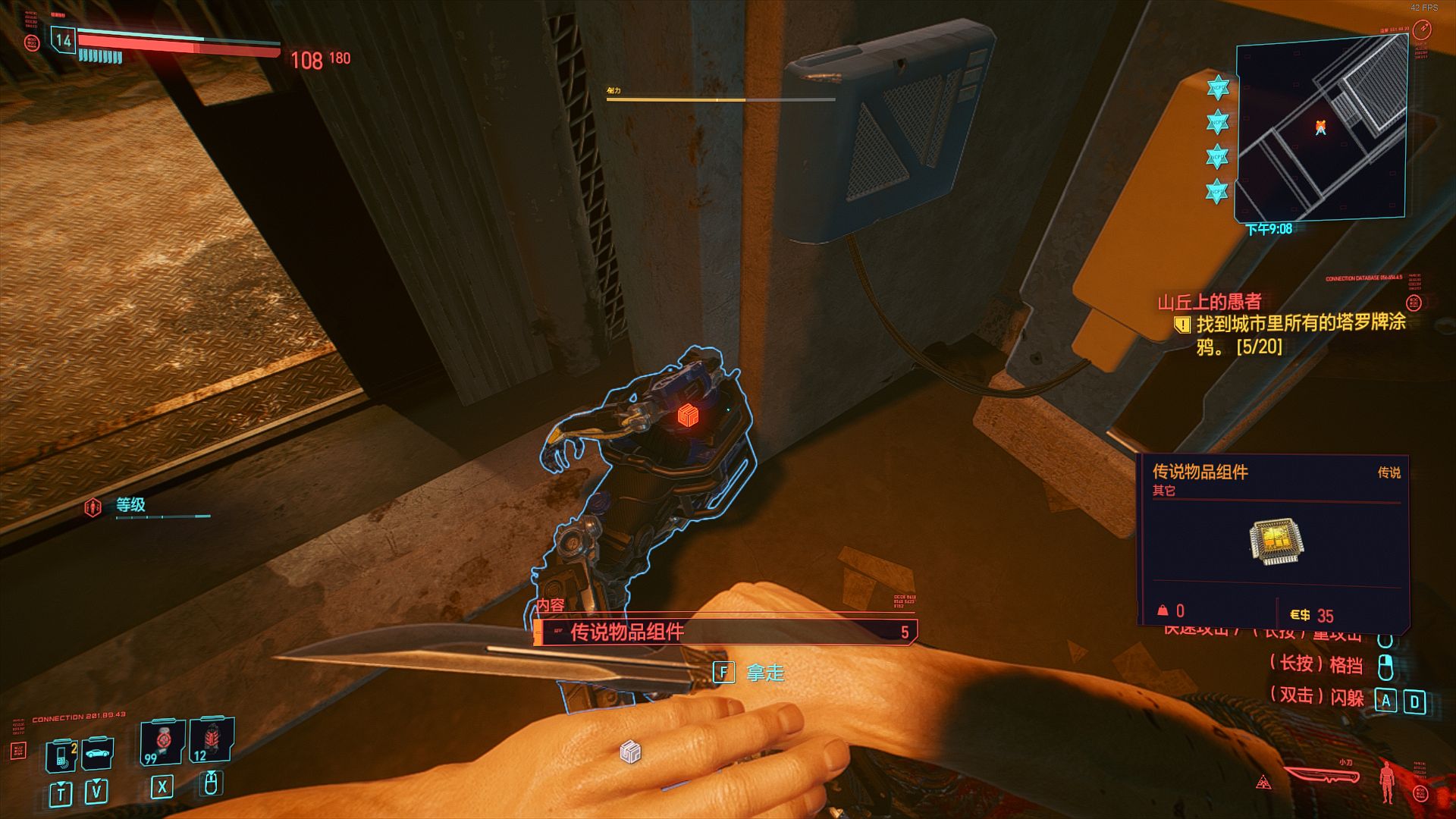The image size is (1456, 819).
Task: Use the healing item slot with 99
Action: point(163,741)
